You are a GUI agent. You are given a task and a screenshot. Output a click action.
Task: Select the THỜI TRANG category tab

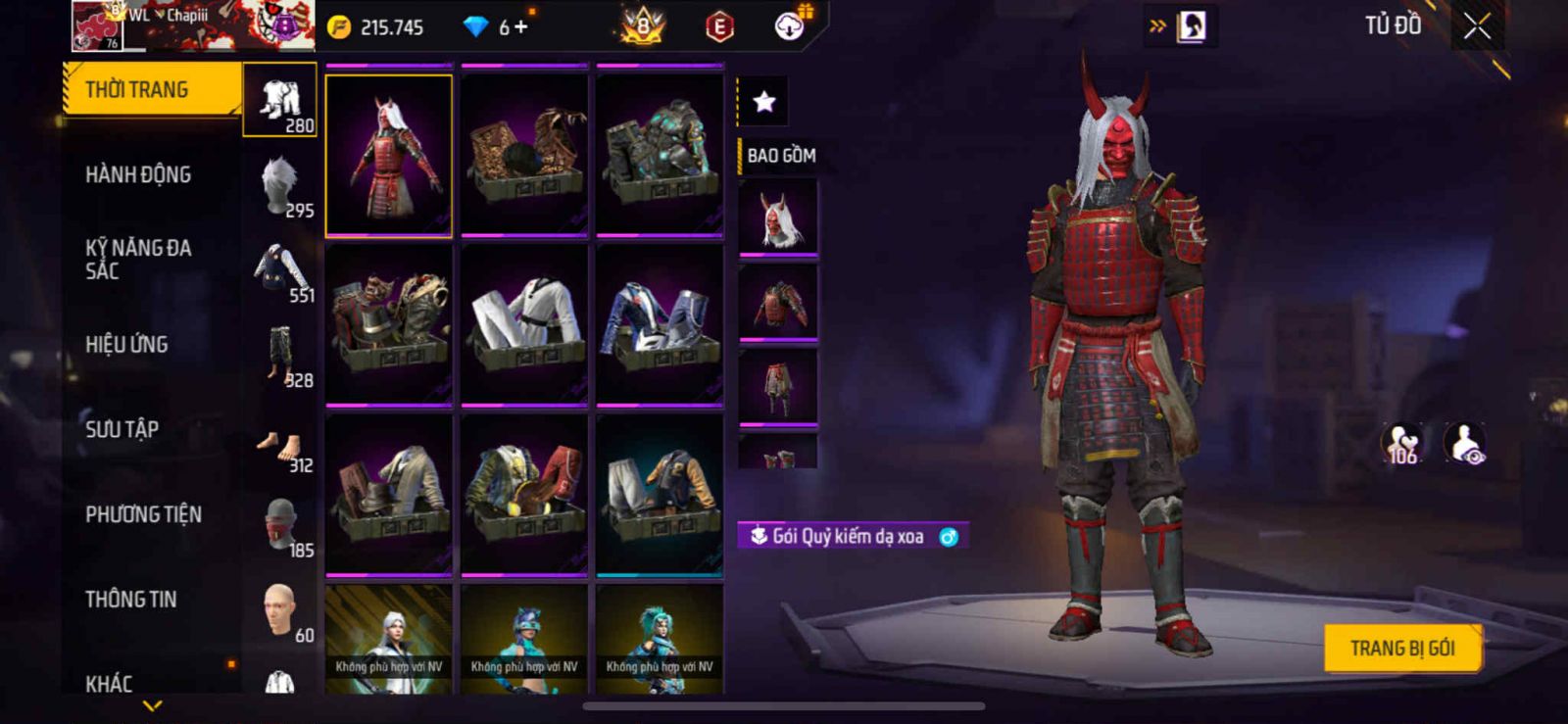click(150, 90)
